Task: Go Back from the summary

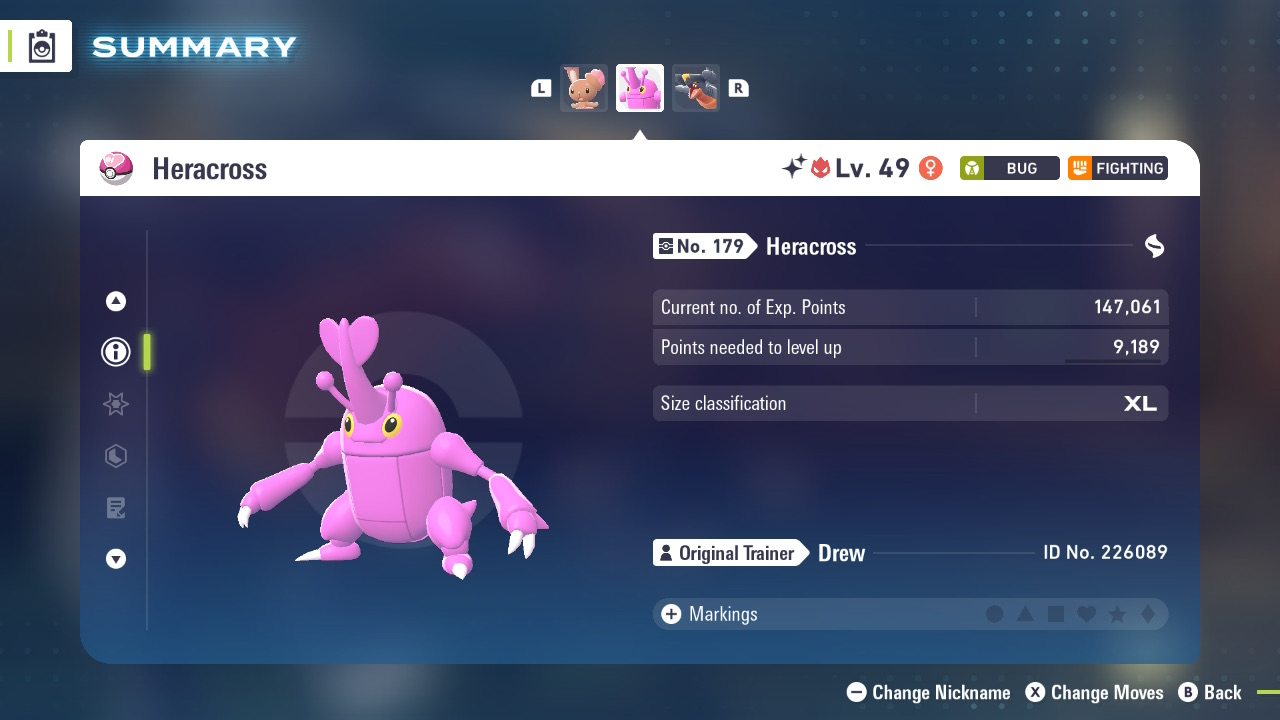Action: click(1210, 692)
